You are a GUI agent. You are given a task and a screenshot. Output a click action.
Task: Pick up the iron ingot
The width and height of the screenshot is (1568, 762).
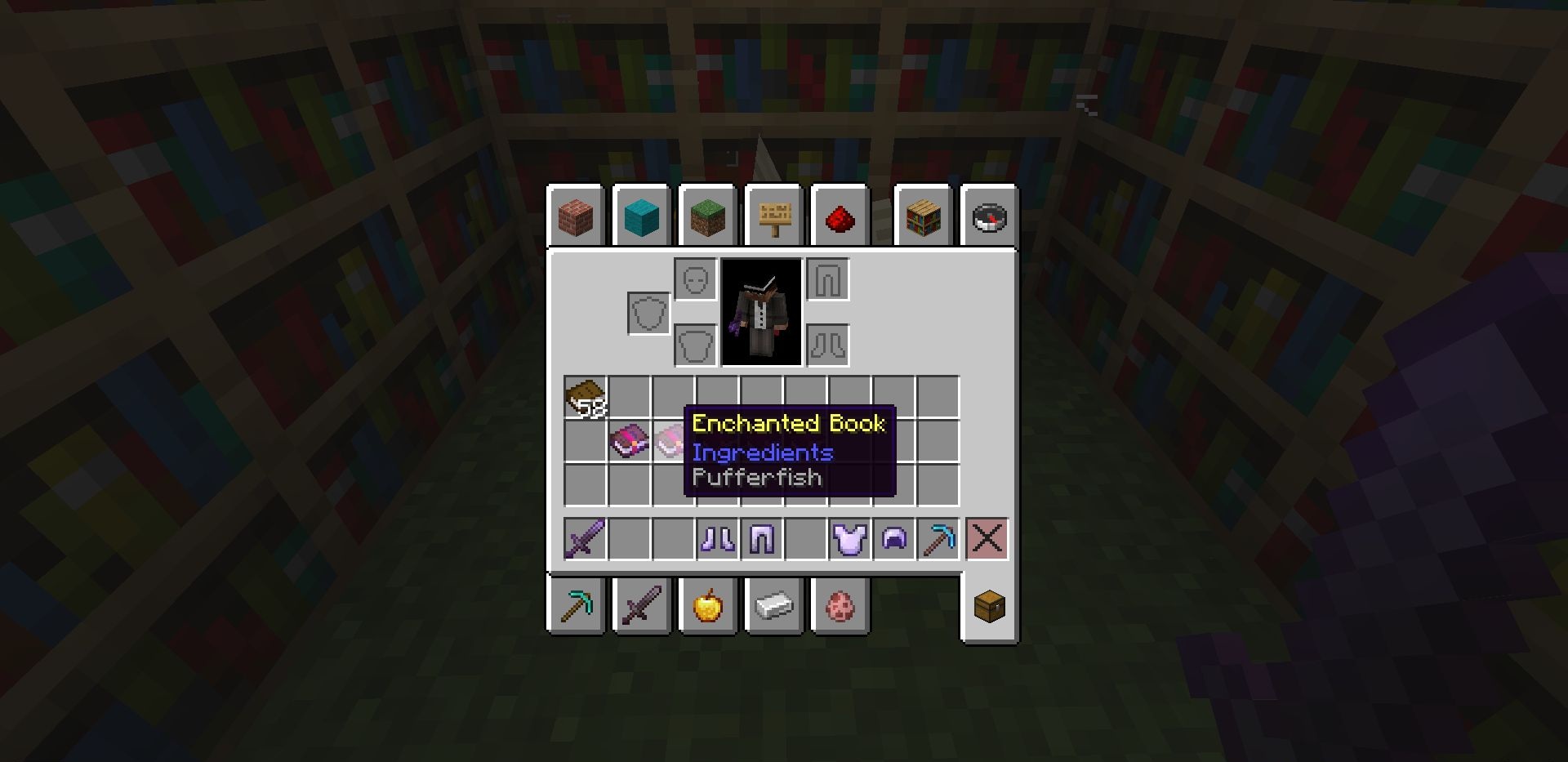click(773, 604)
